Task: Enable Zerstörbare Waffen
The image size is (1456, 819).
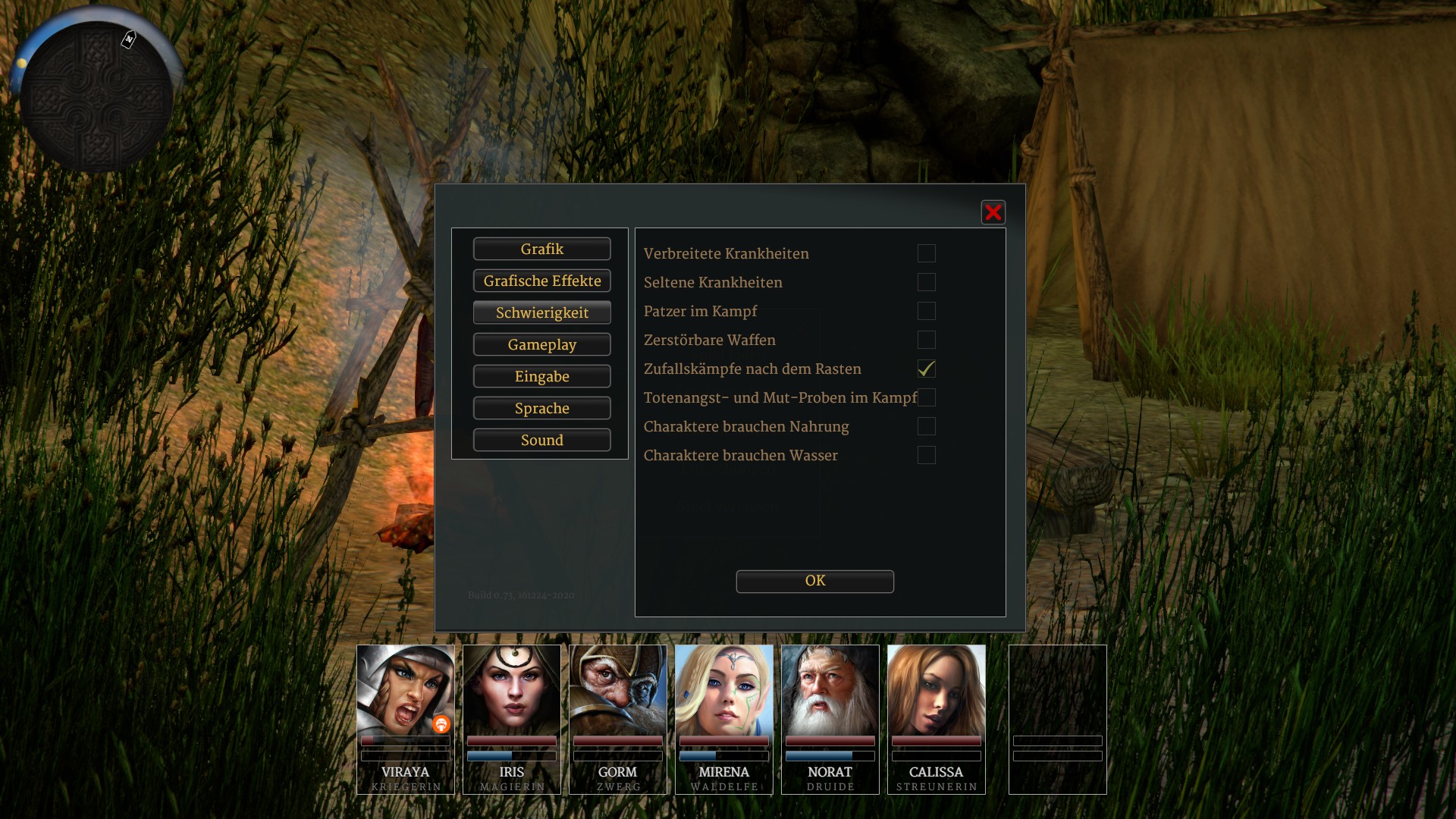Action: click(926, 340)
